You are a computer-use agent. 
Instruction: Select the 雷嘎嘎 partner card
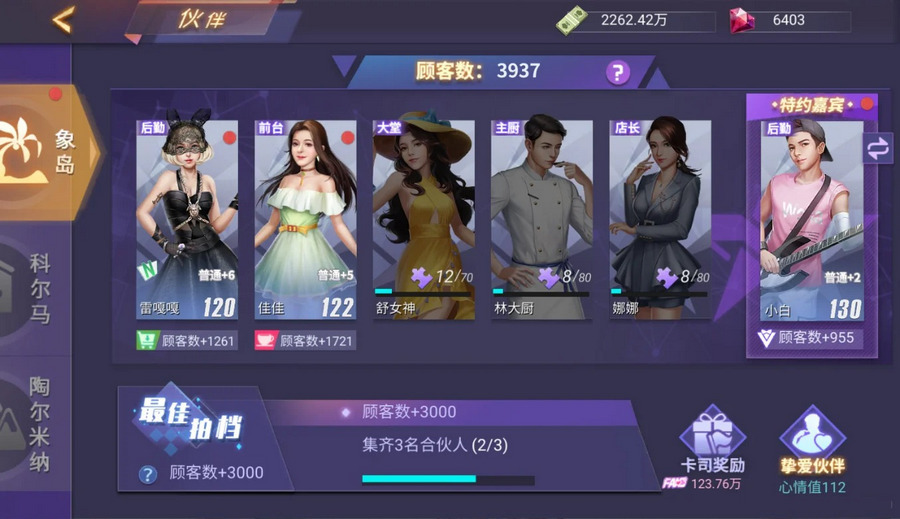click(x=187, y=220)
